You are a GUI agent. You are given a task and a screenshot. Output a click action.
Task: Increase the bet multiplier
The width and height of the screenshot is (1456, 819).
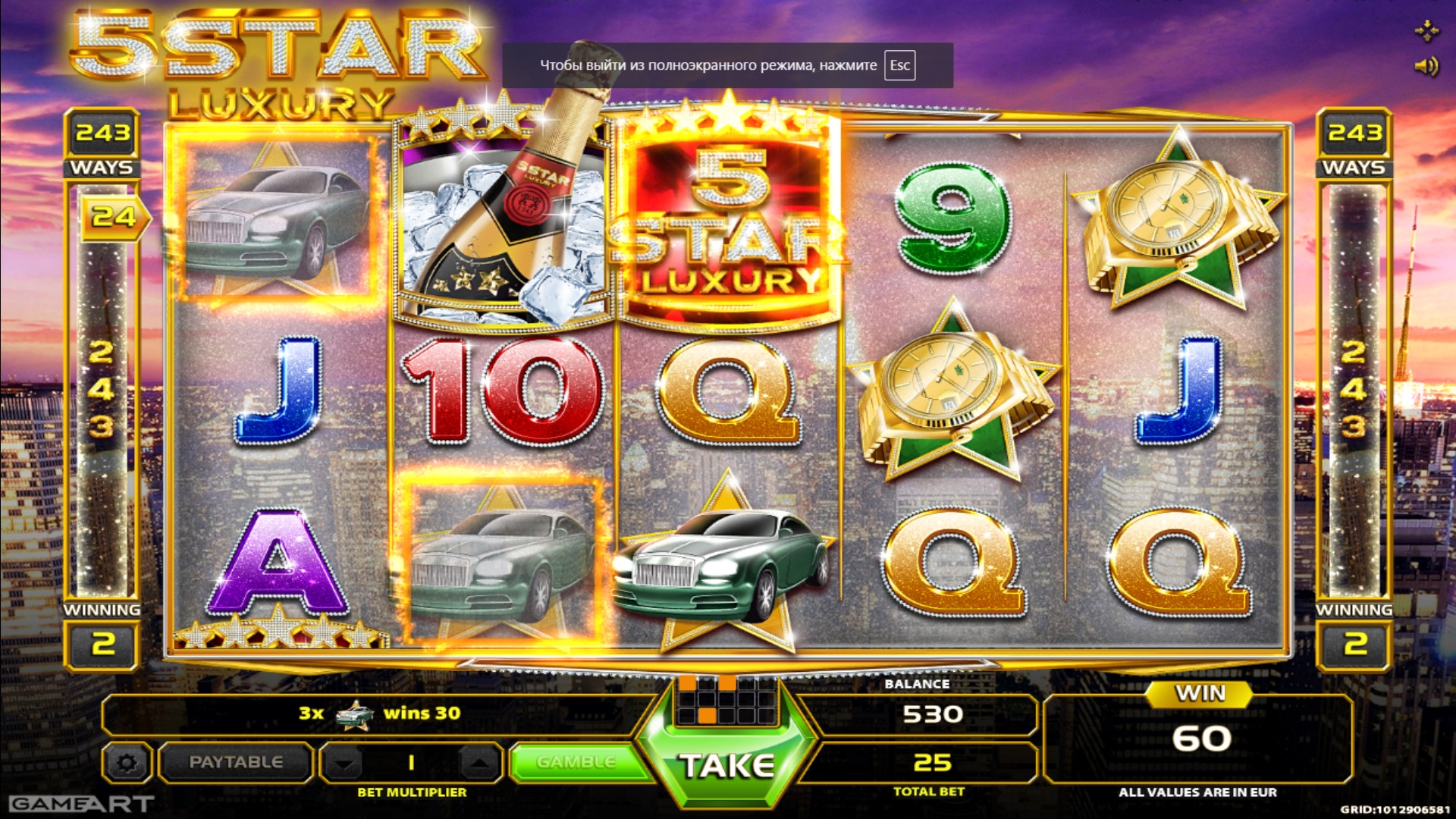pyautogui.click(x=478, y=763)
